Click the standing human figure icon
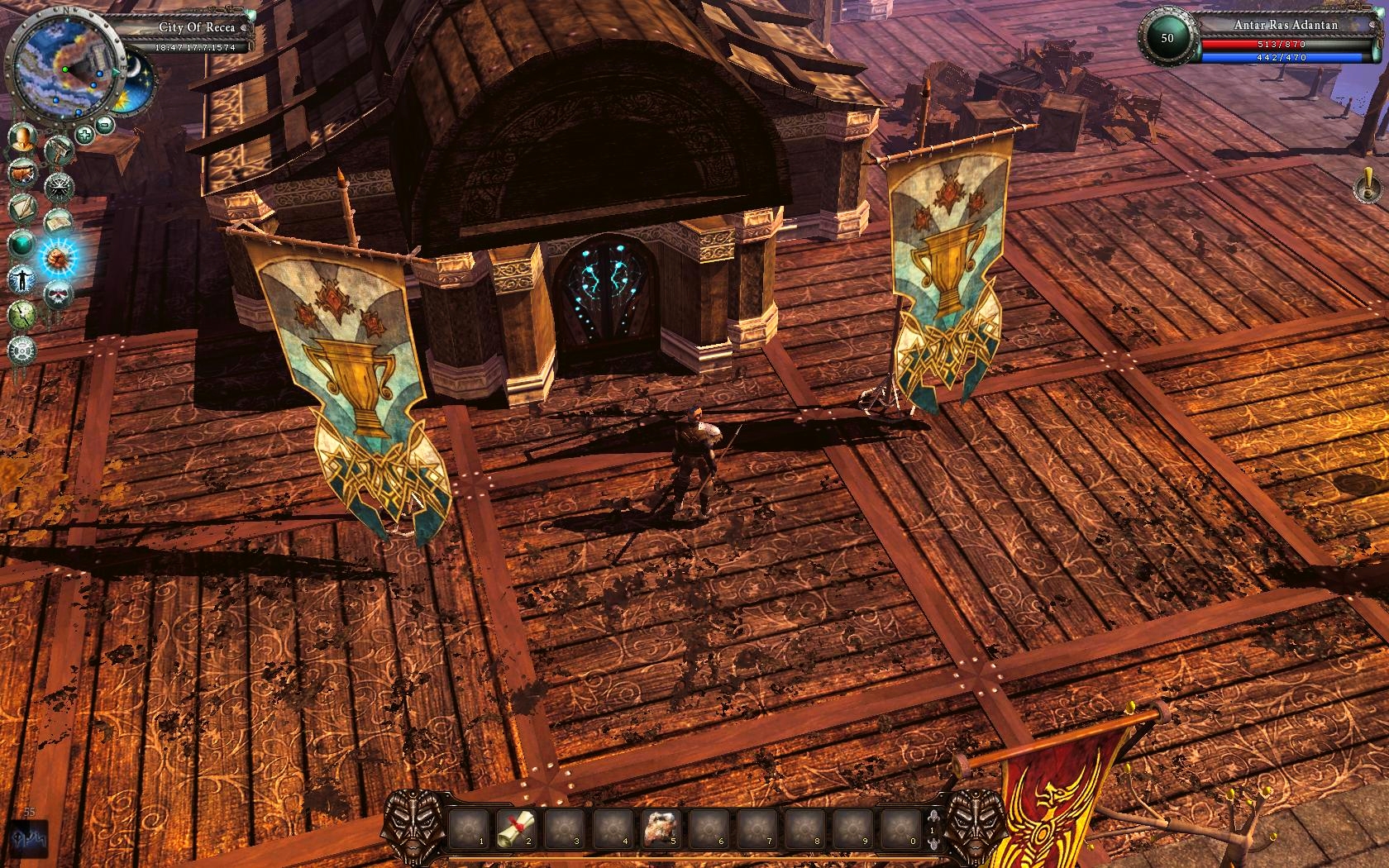This screenshot has height=868, width=1389. [x=22, y=279]
